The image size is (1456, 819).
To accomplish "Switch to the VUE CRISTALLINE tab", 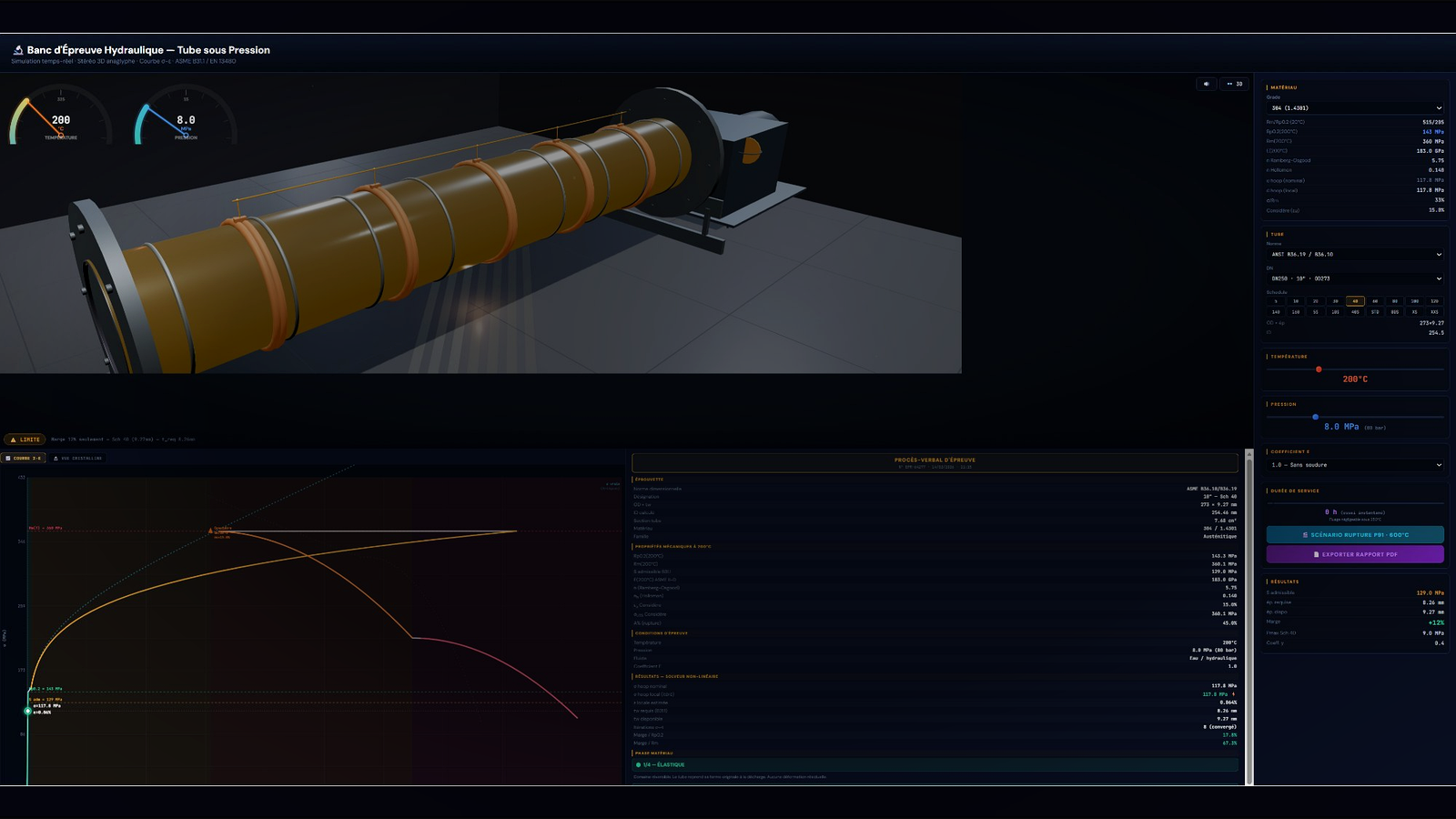I will coord(77,458).
